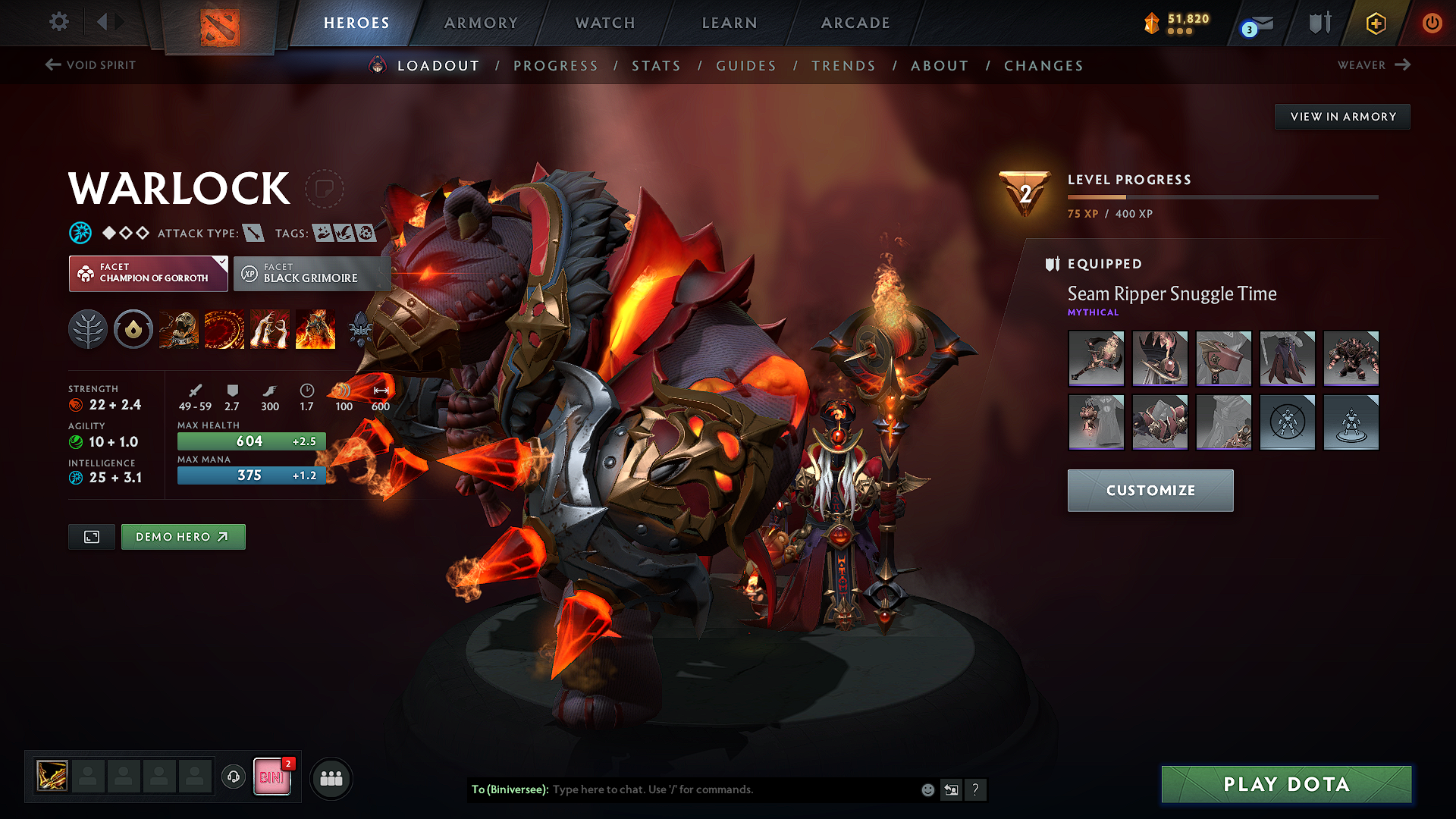Open the emoticon picker in the chat bar
Image resolution: width=1456 pixels, height=819 pixels.
[x=927, y=789]
